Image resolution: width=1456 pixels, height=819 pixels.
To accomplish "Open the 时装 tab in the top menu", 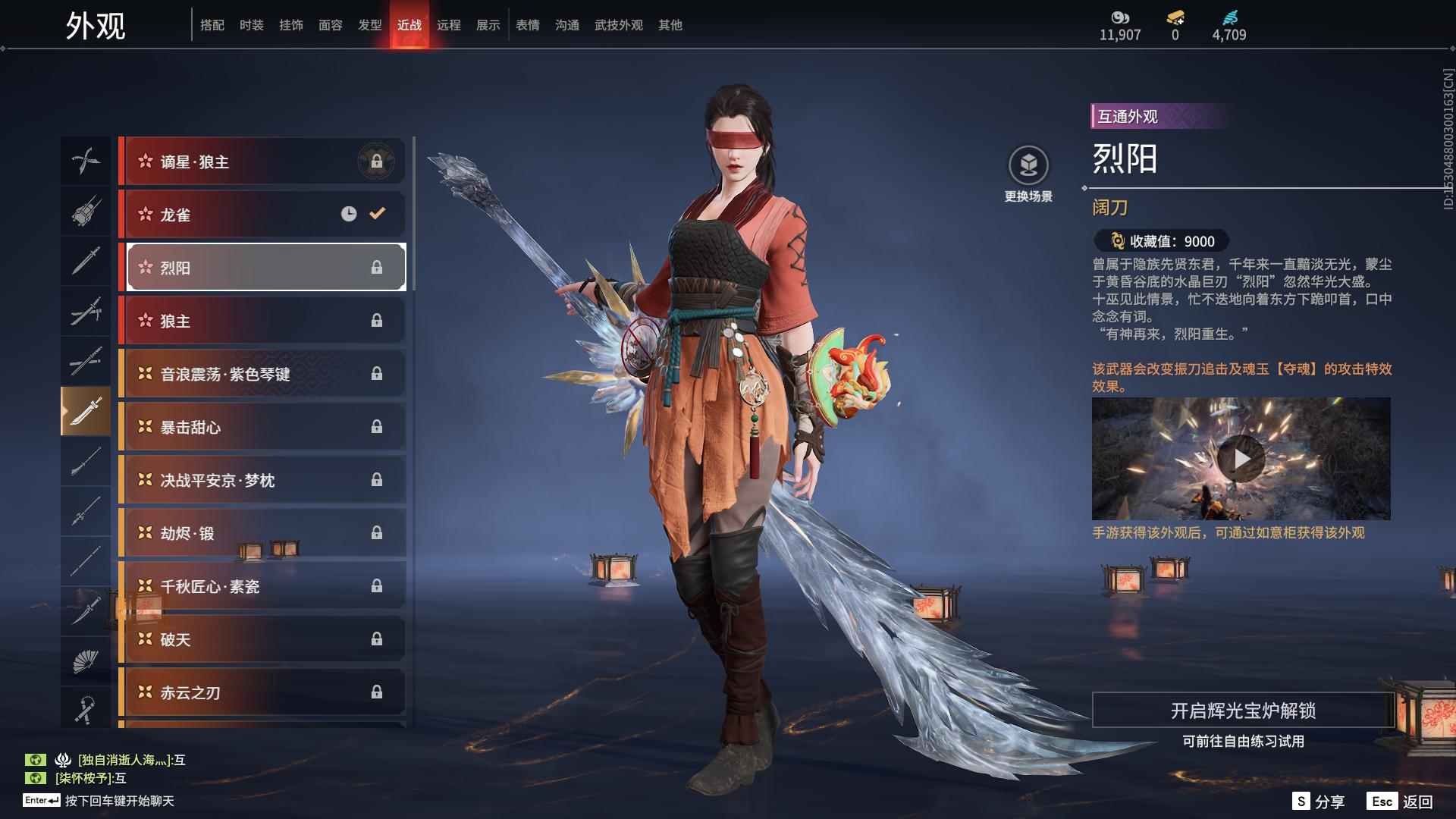I will point(251,24).
